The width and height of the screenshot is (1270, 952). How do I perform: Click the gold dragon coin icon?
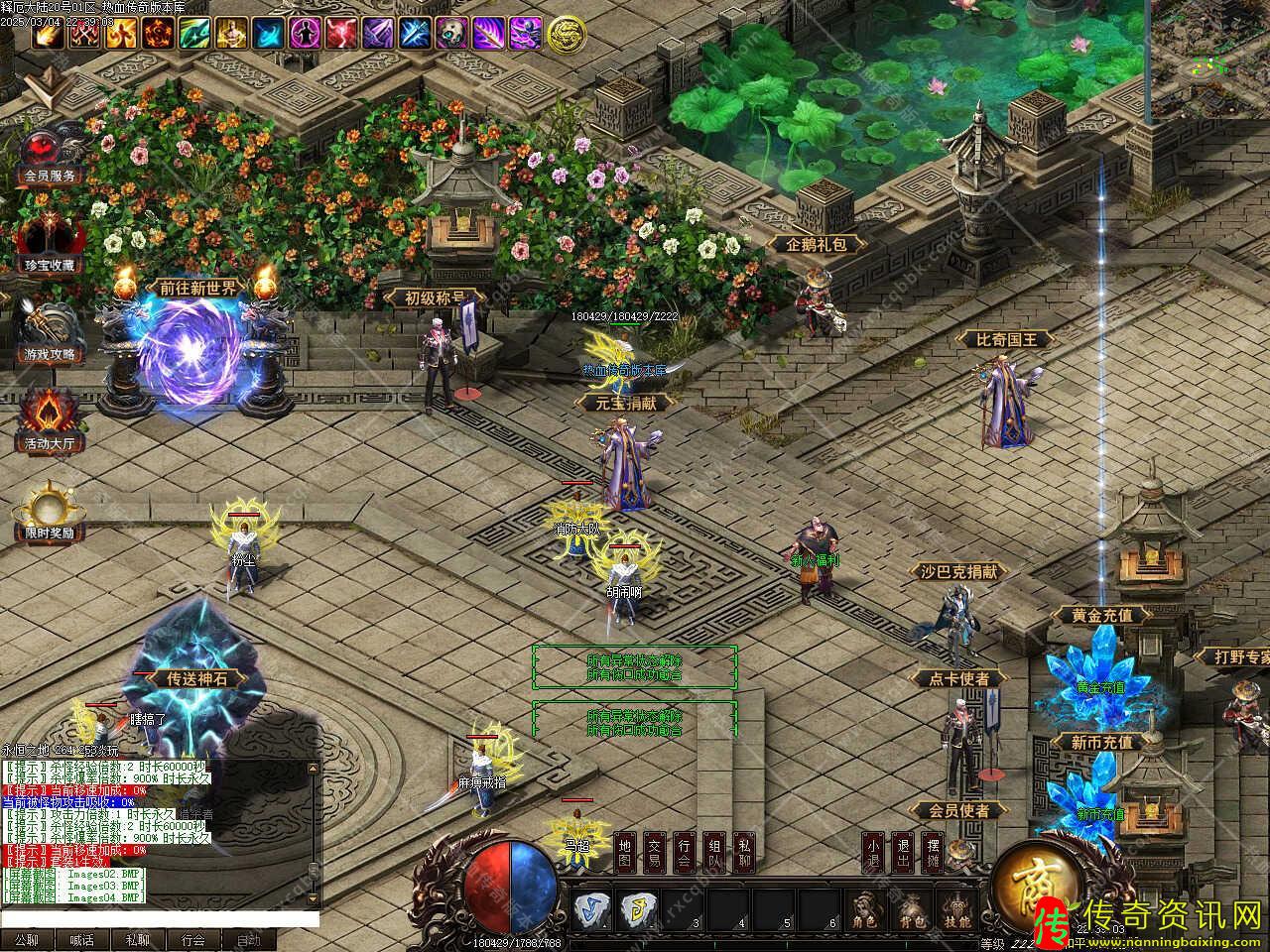click(566, 34)
